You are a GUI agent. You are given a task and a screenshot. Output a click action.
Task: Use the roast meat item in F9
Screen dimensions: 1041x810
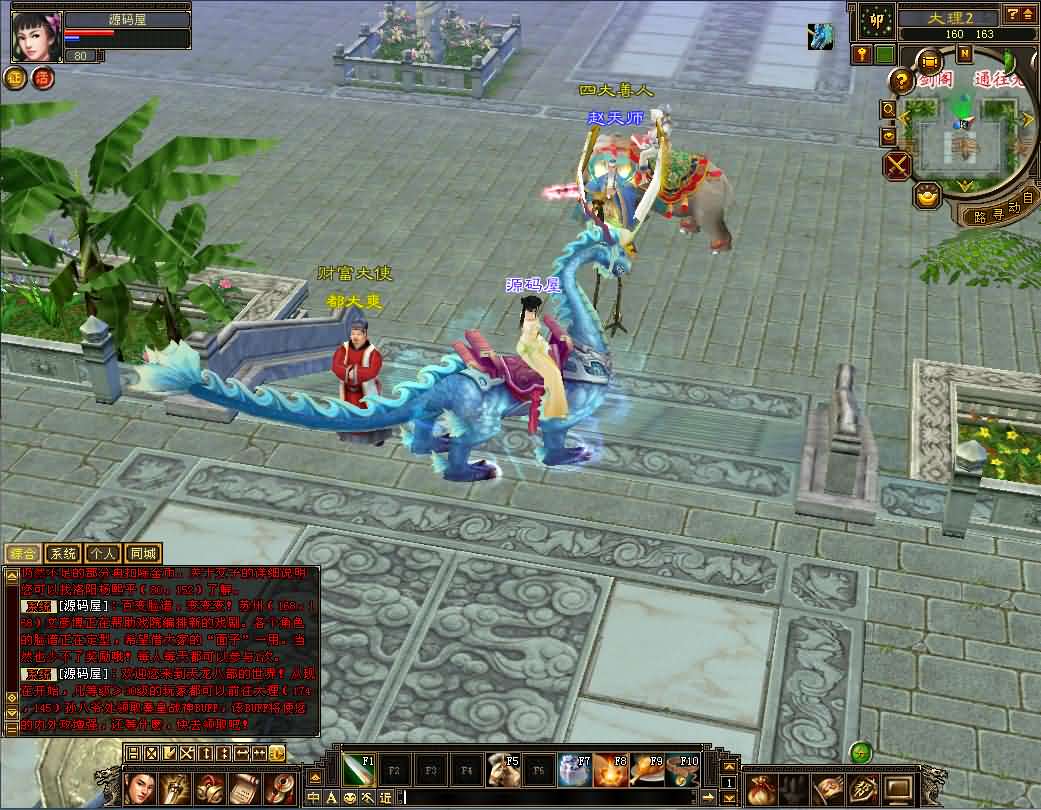click(649, 770)
